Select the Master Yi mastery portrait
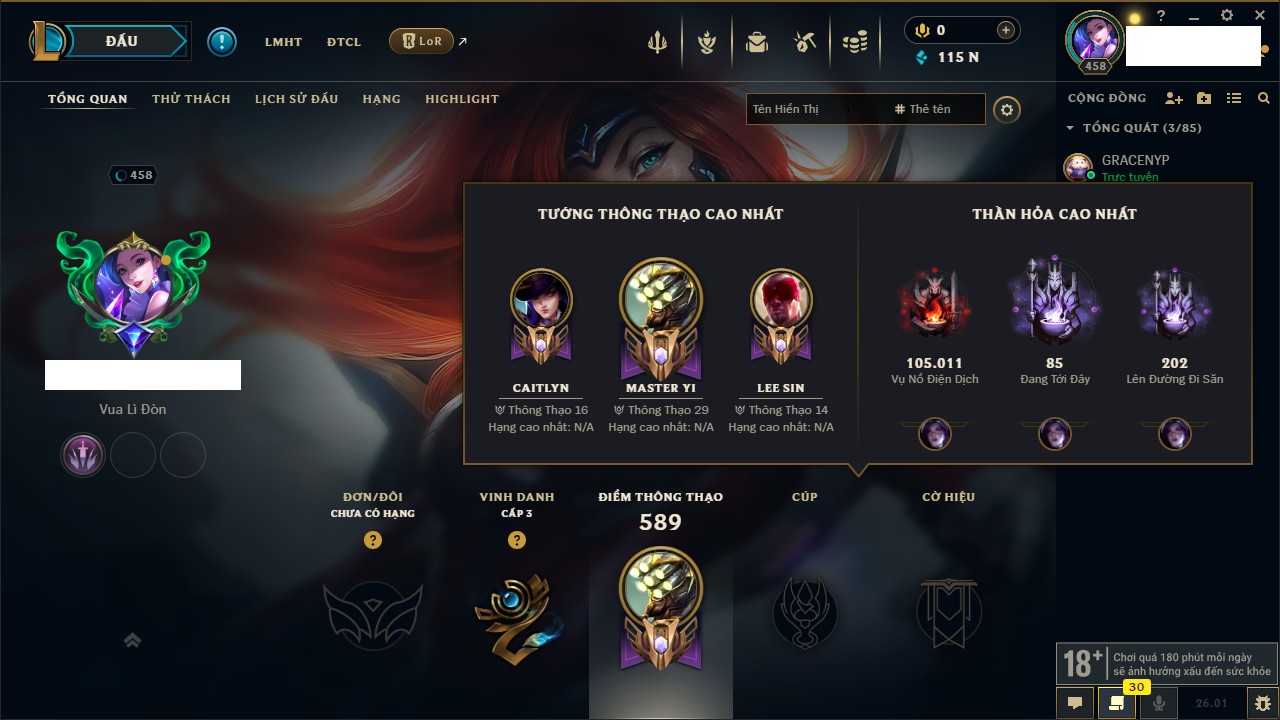This screenshot has width=1280, height=720. [x=660, y=300]
